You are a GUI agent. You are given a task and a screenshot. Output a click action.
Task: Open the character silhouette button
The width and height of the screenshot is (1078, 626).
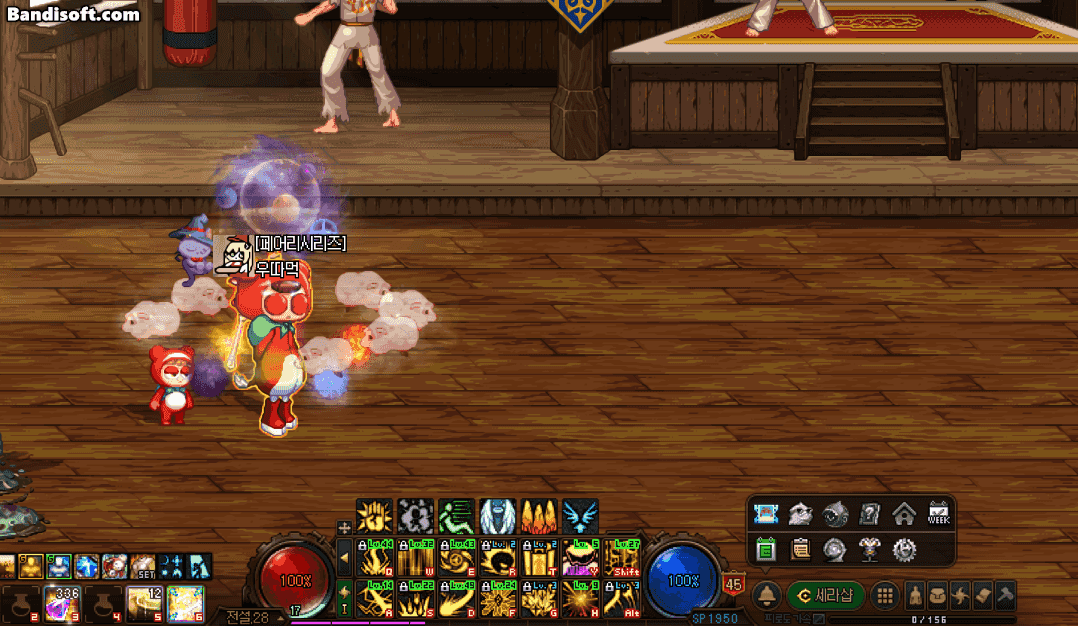click(x=915, y=594)
